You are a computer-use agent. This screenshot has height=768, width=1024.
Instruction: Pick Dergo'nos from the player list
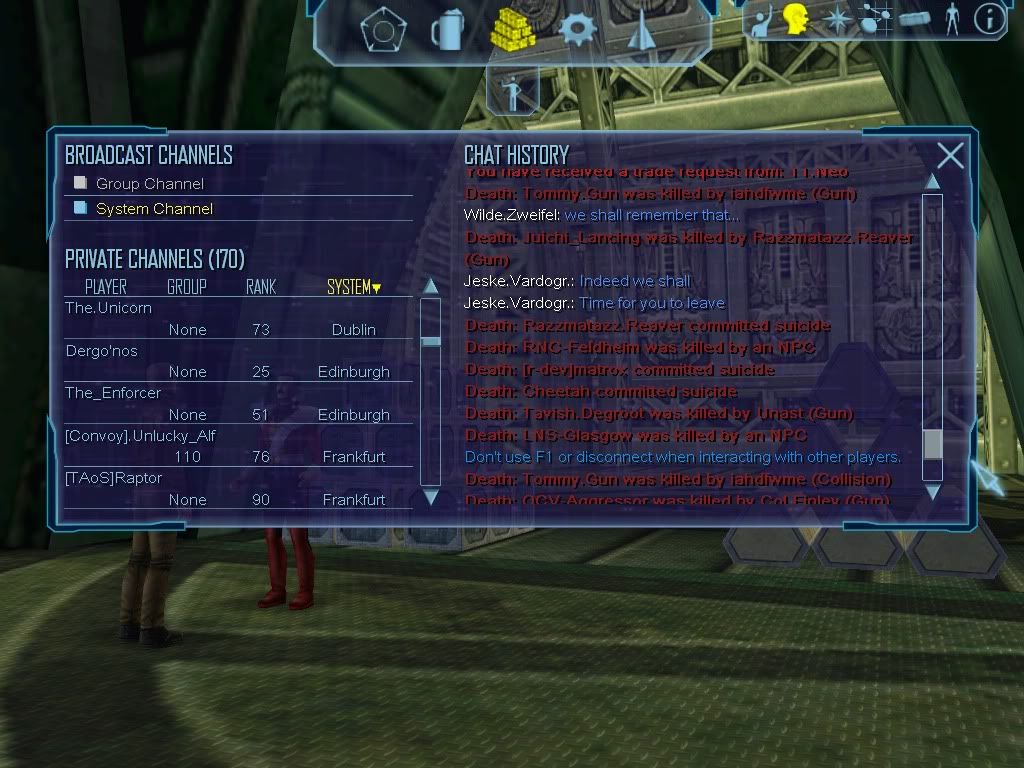tap(101, 351)
